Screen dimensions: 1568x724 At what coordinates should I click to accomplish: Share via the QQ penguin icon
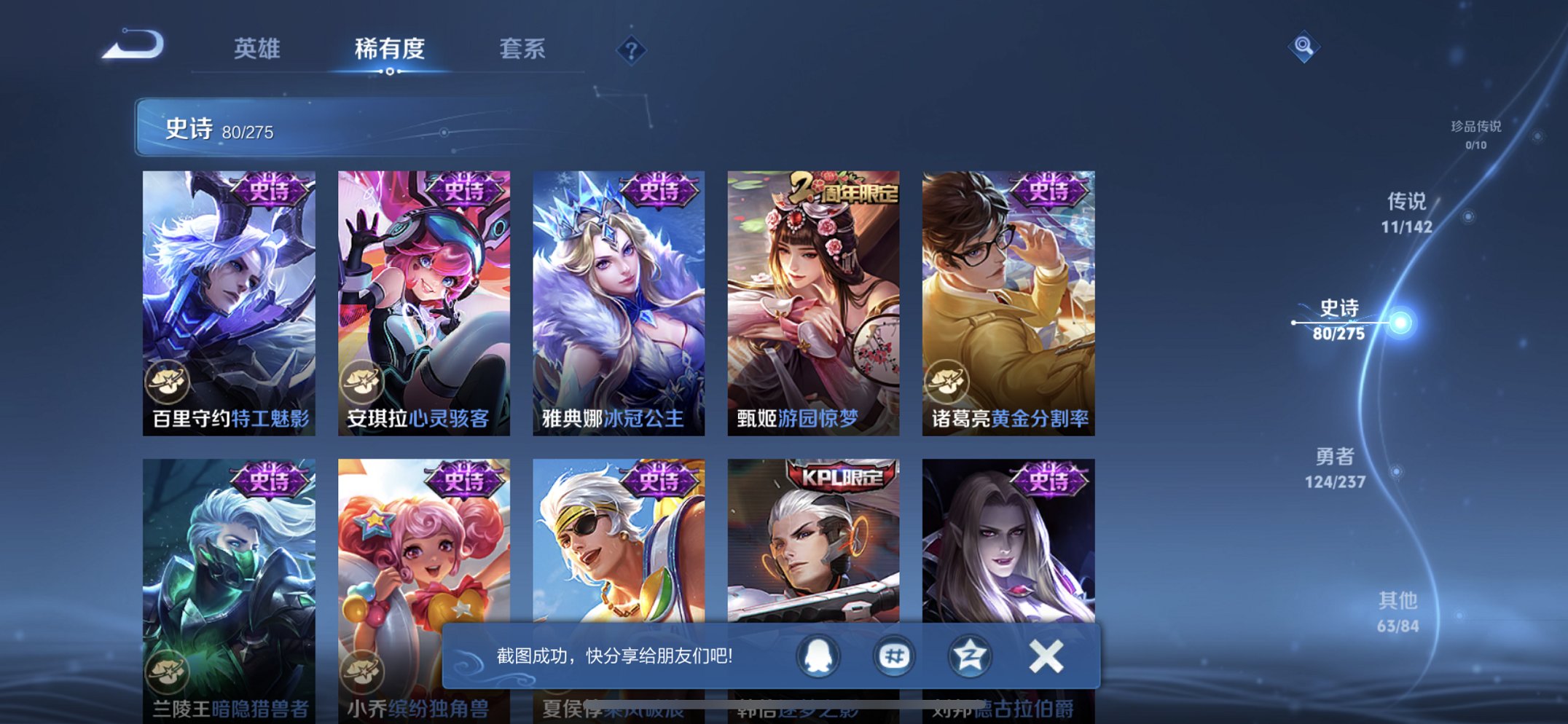817,656
